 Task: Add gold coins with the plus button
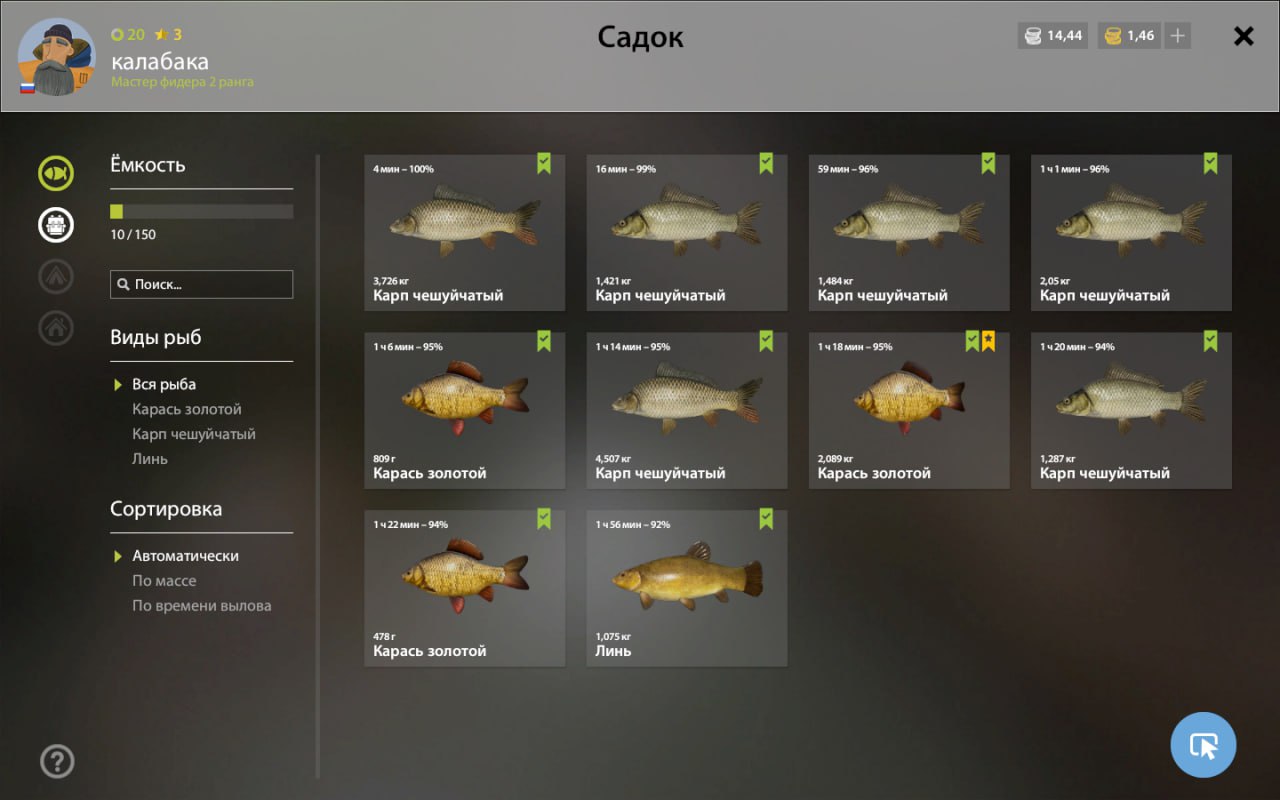[x=1178, y=36]
